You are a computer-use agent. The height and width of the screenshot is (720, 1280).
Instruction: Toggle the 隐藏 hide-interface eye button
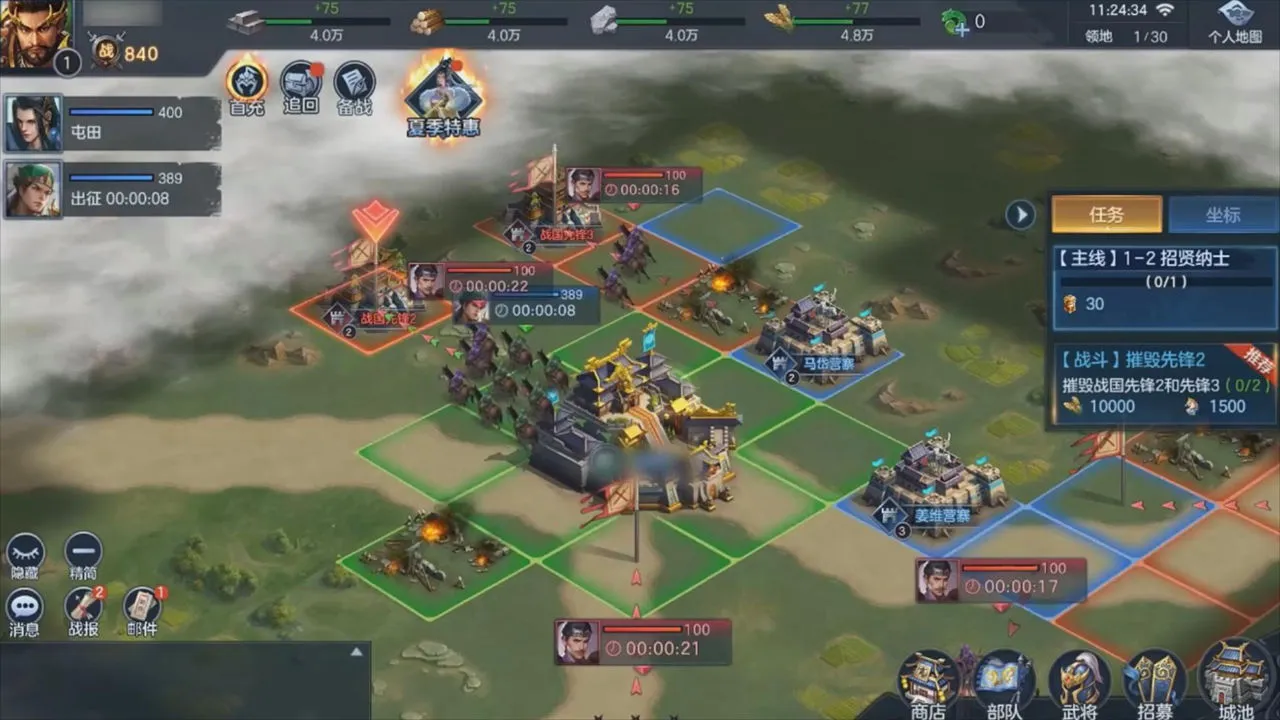click(x=25, y=556)
